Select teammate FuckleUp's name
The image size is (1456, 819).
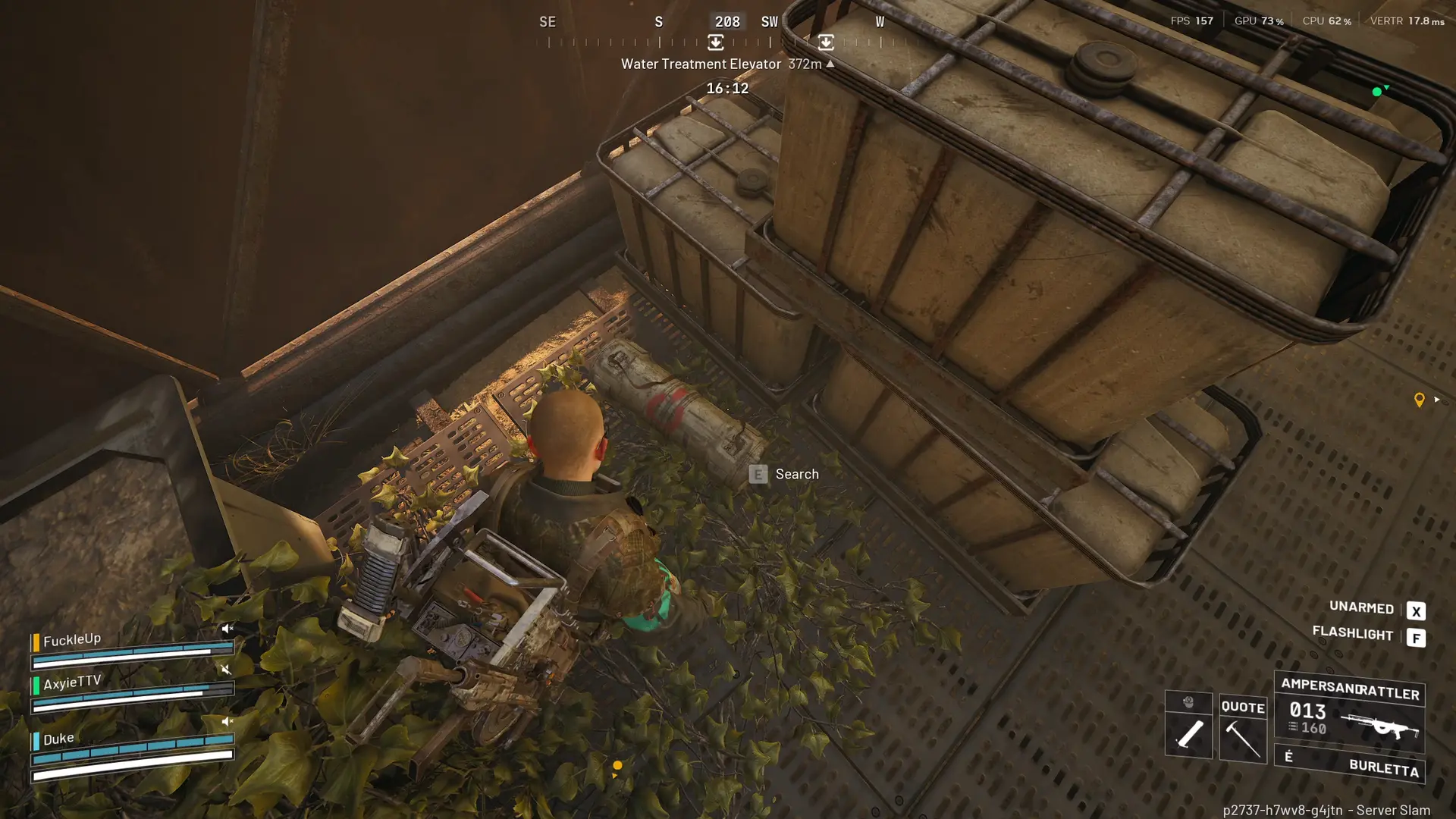pyautogui.click(x=72, y=640)
